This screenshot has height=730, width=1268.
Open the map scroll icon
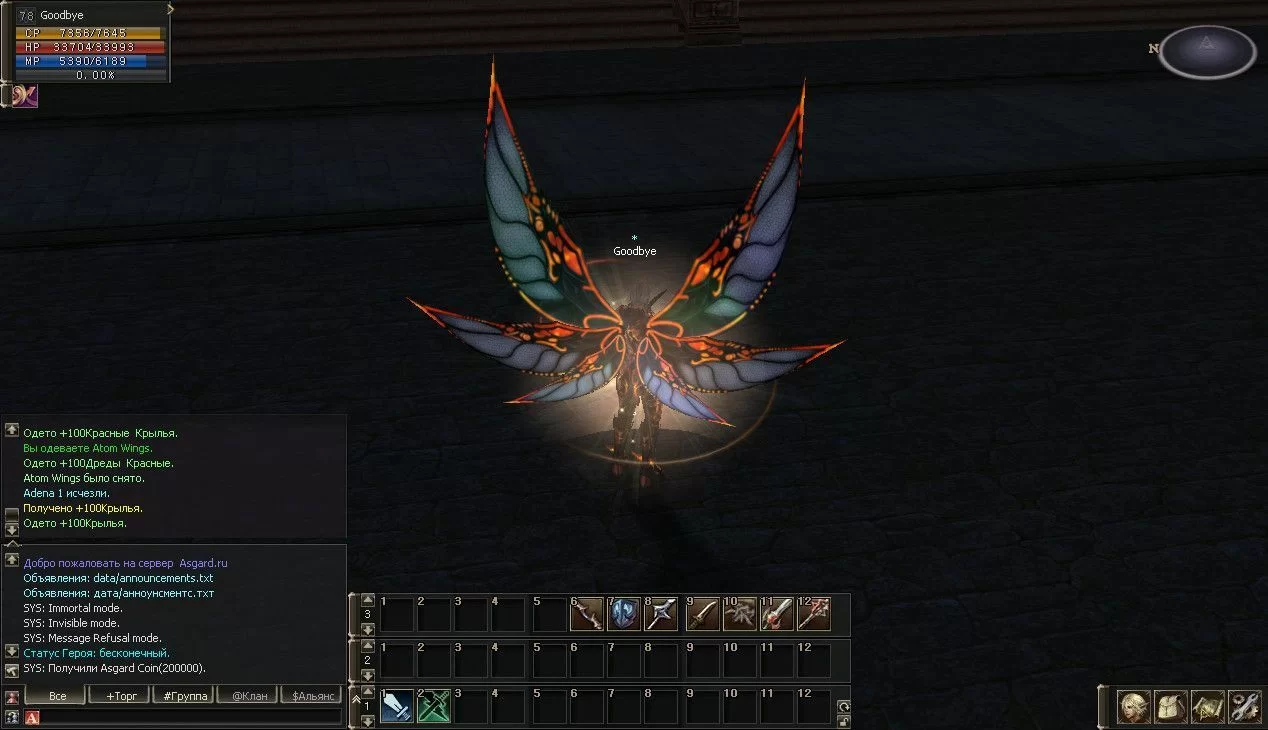tap(1208, 707)
